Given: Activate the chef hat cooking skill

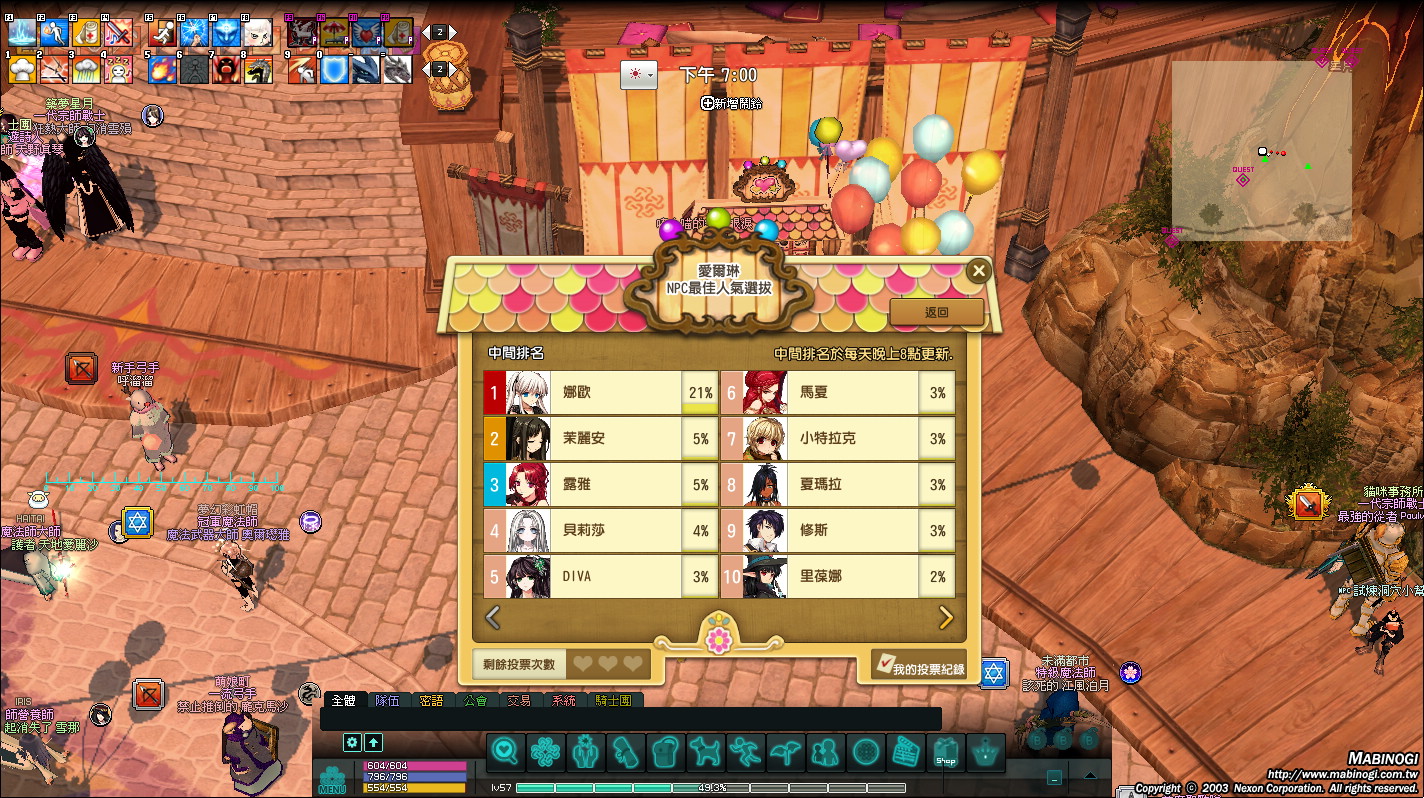Looking at the screenshot, I should pyautogui.click(x=23, y=69).
